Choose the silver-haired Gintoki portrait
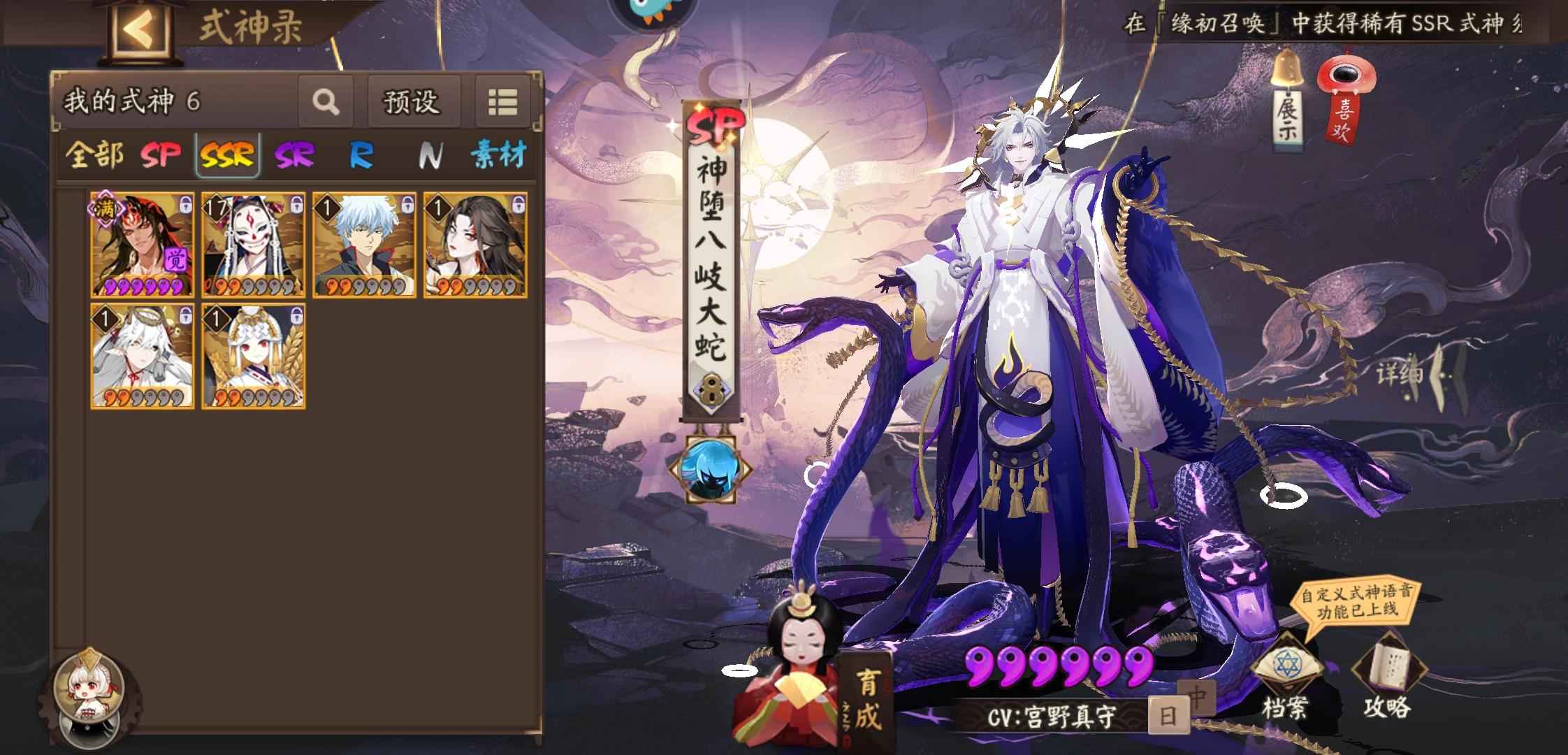This screenshot has height=755, width=1568. (x=364, y=245)
